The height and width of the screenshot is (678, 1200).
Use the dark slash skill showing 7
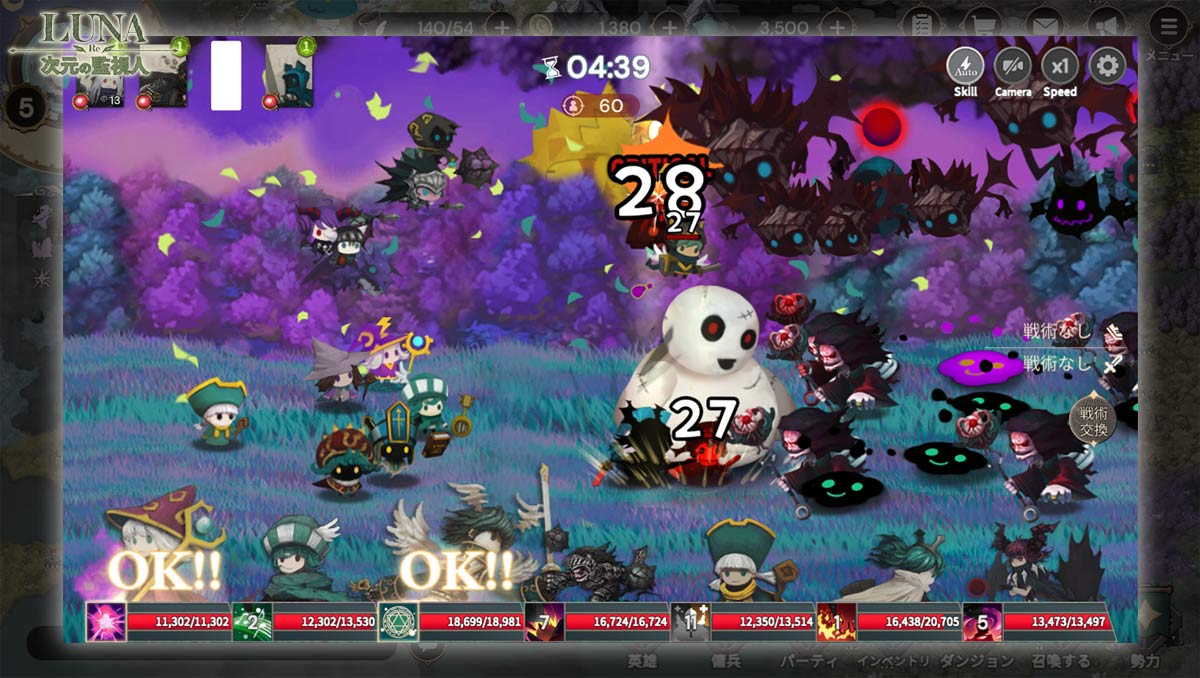(544, 621)
